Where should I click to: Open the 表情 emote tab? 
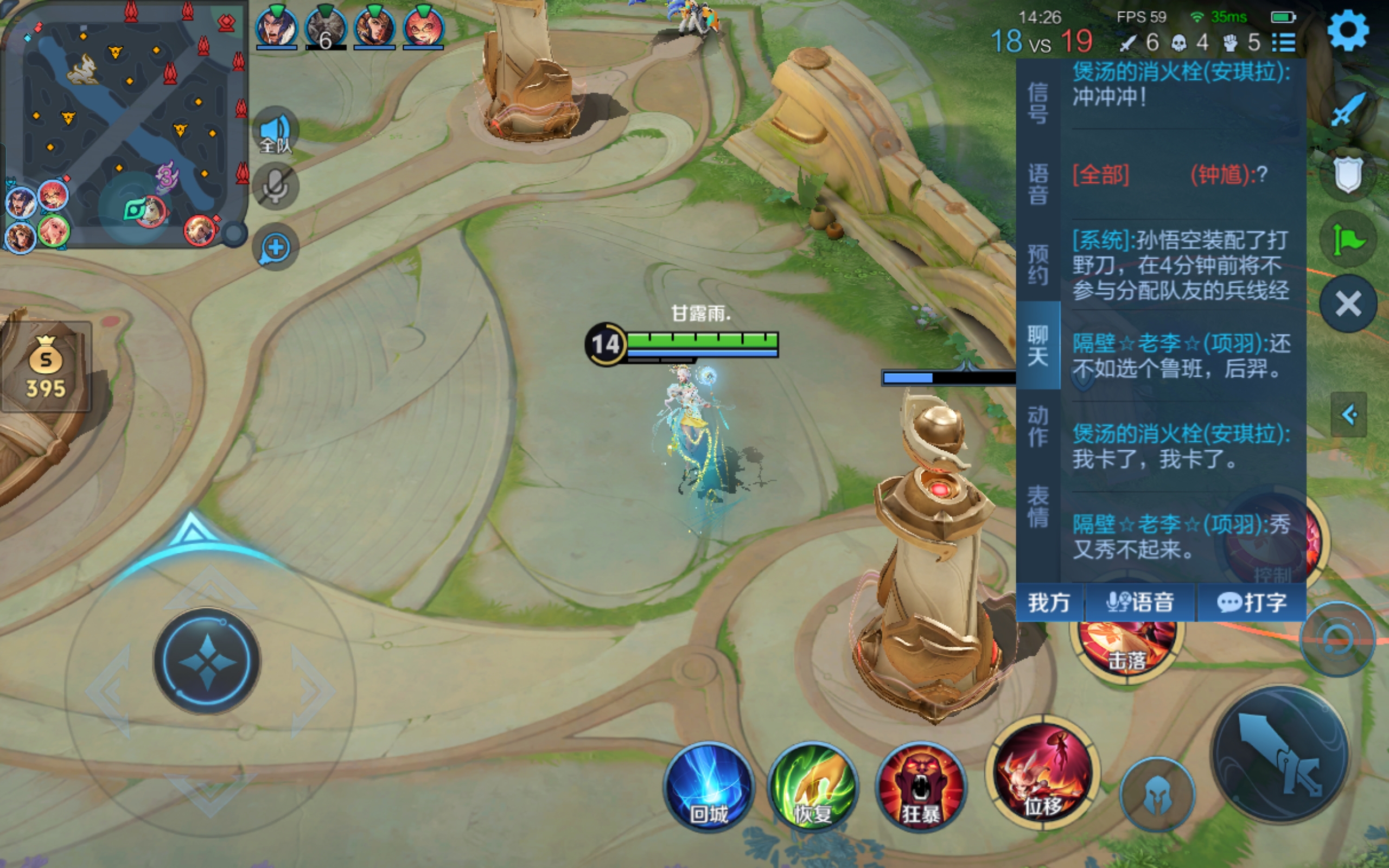tap(1037, 506)
